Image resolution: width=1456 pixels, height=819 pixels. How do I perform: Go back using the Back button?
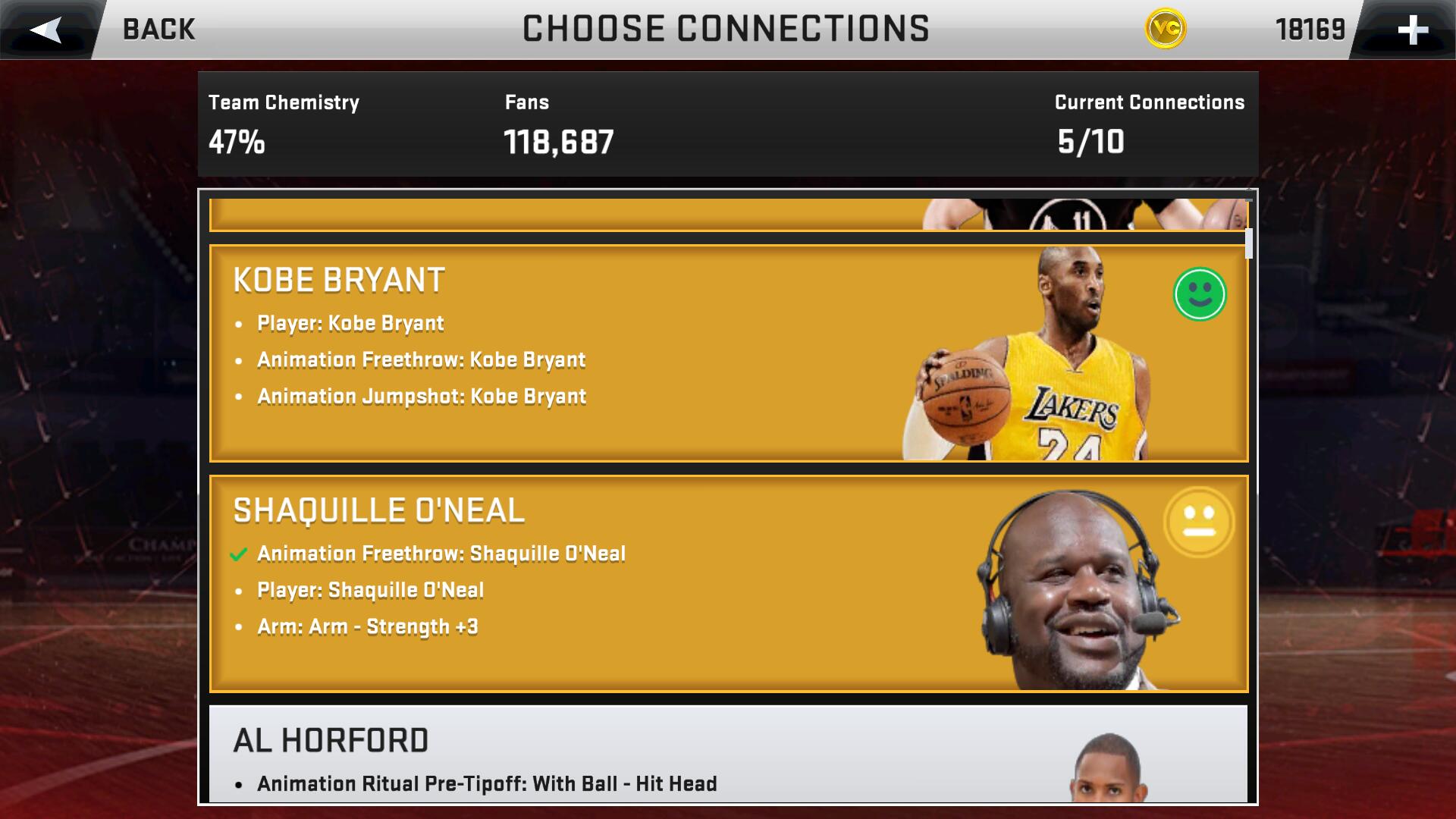tap(114, 30)
